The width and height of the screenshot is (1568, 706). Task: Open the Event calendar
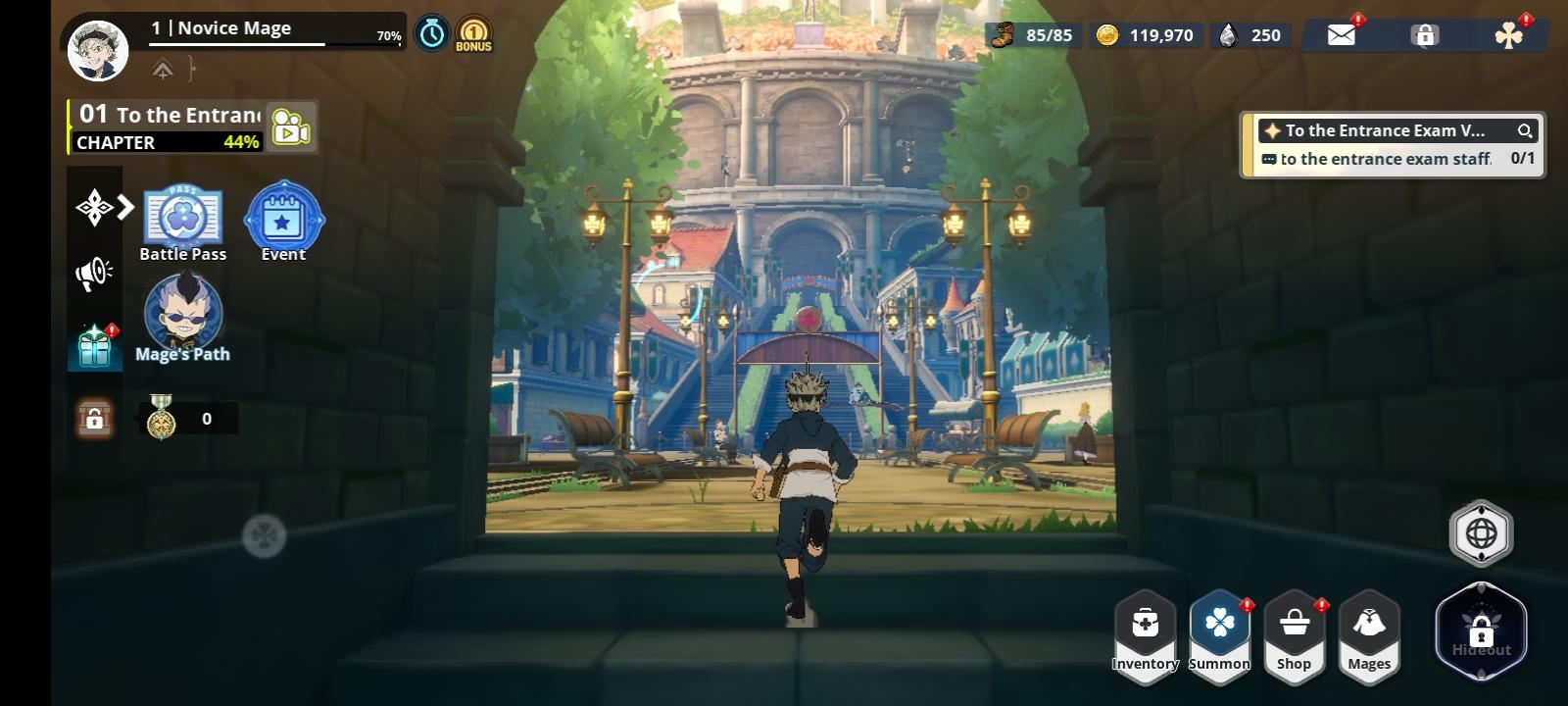(x=283, y=219)
